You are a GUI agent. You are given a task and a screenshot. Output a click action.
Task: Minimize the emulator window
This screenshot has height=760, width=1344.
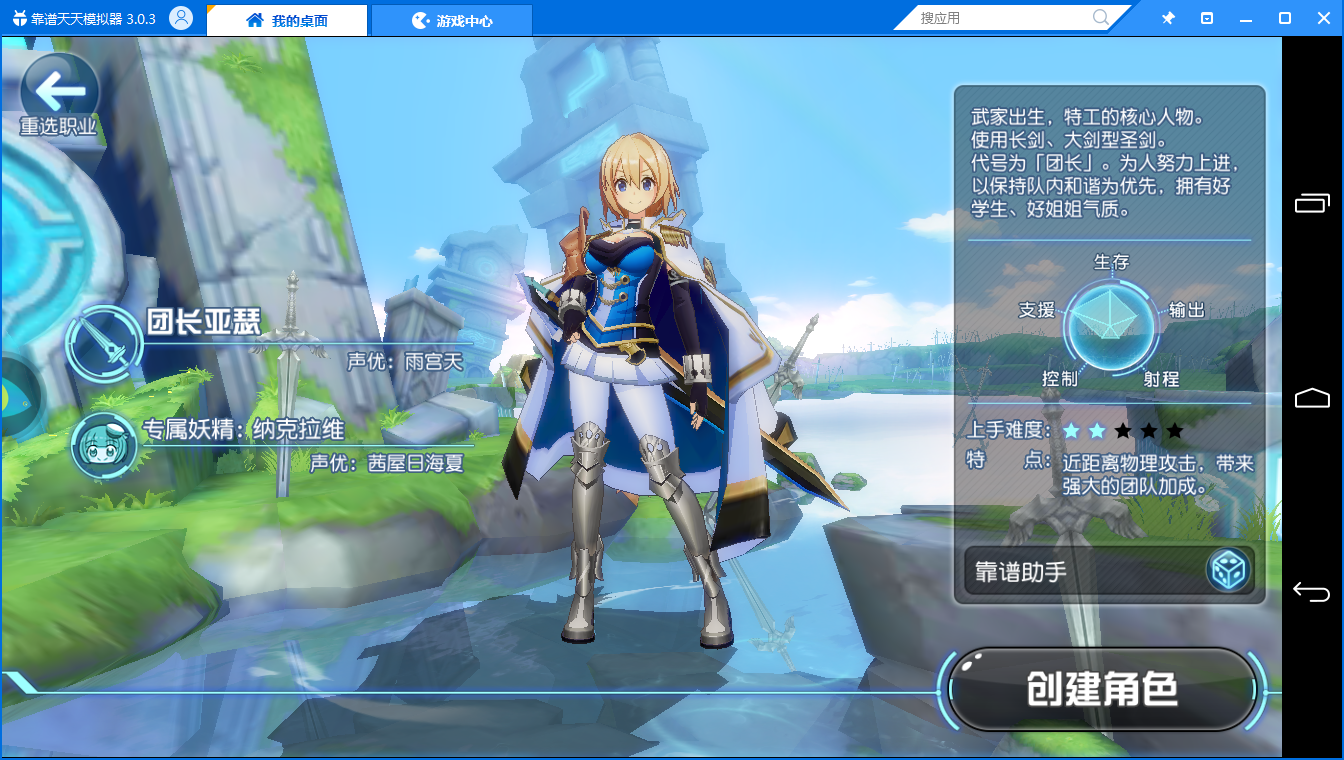(1246, 18)
